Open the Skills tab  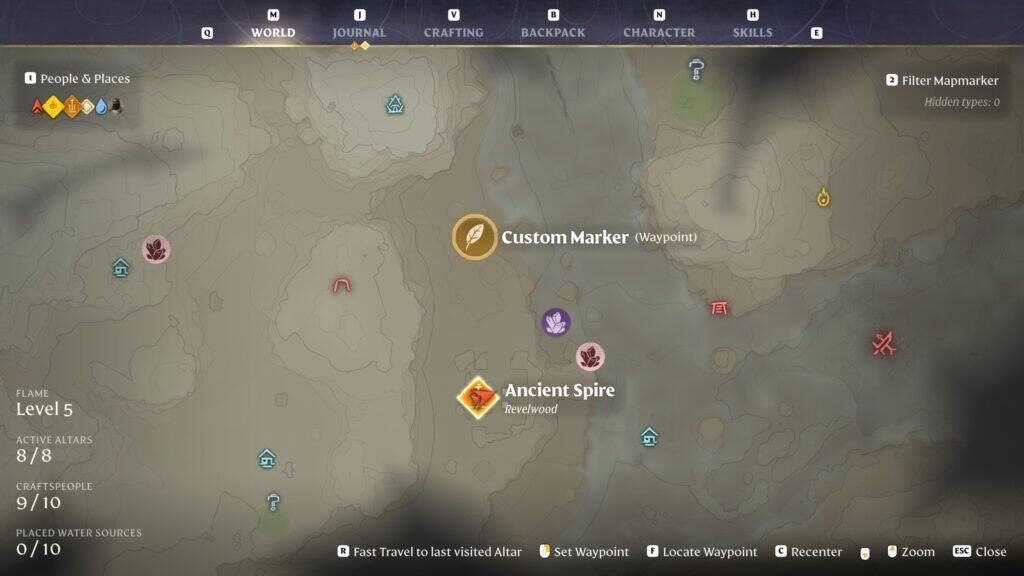click(752, 32)
